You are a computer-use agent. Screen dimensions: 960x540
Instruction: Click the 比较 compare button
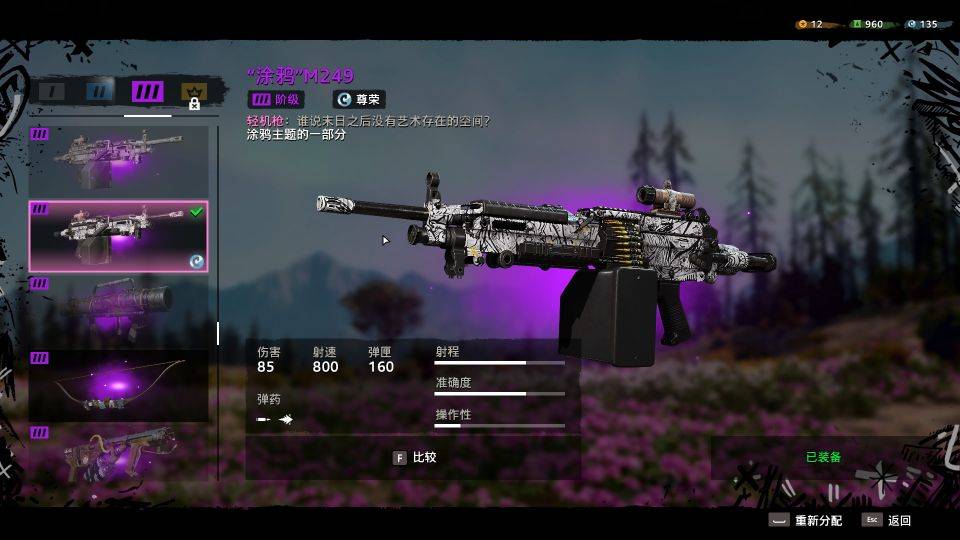click(x=414, y=457)
